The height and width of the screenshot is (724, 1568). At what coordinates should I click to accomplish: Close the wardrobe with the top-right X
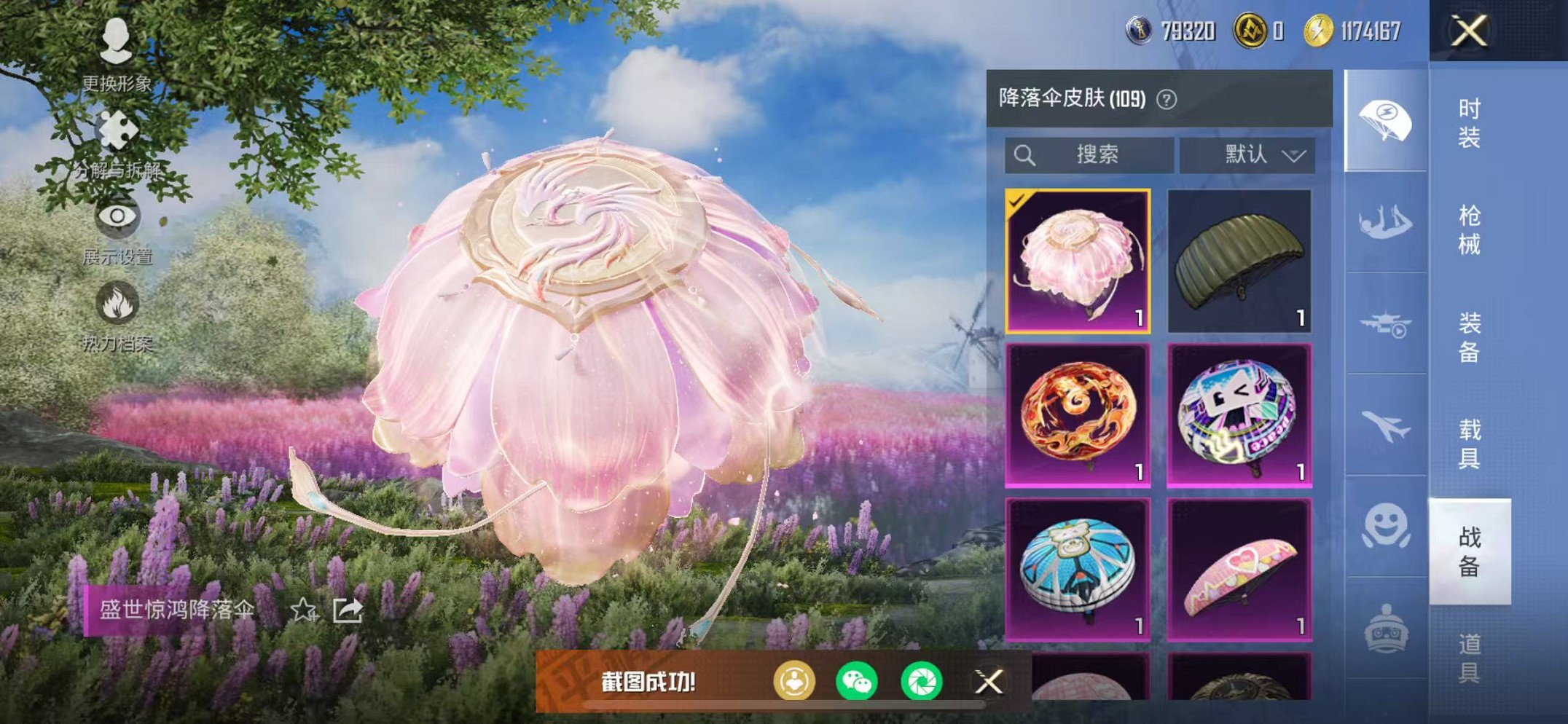tap(1470, 31)
